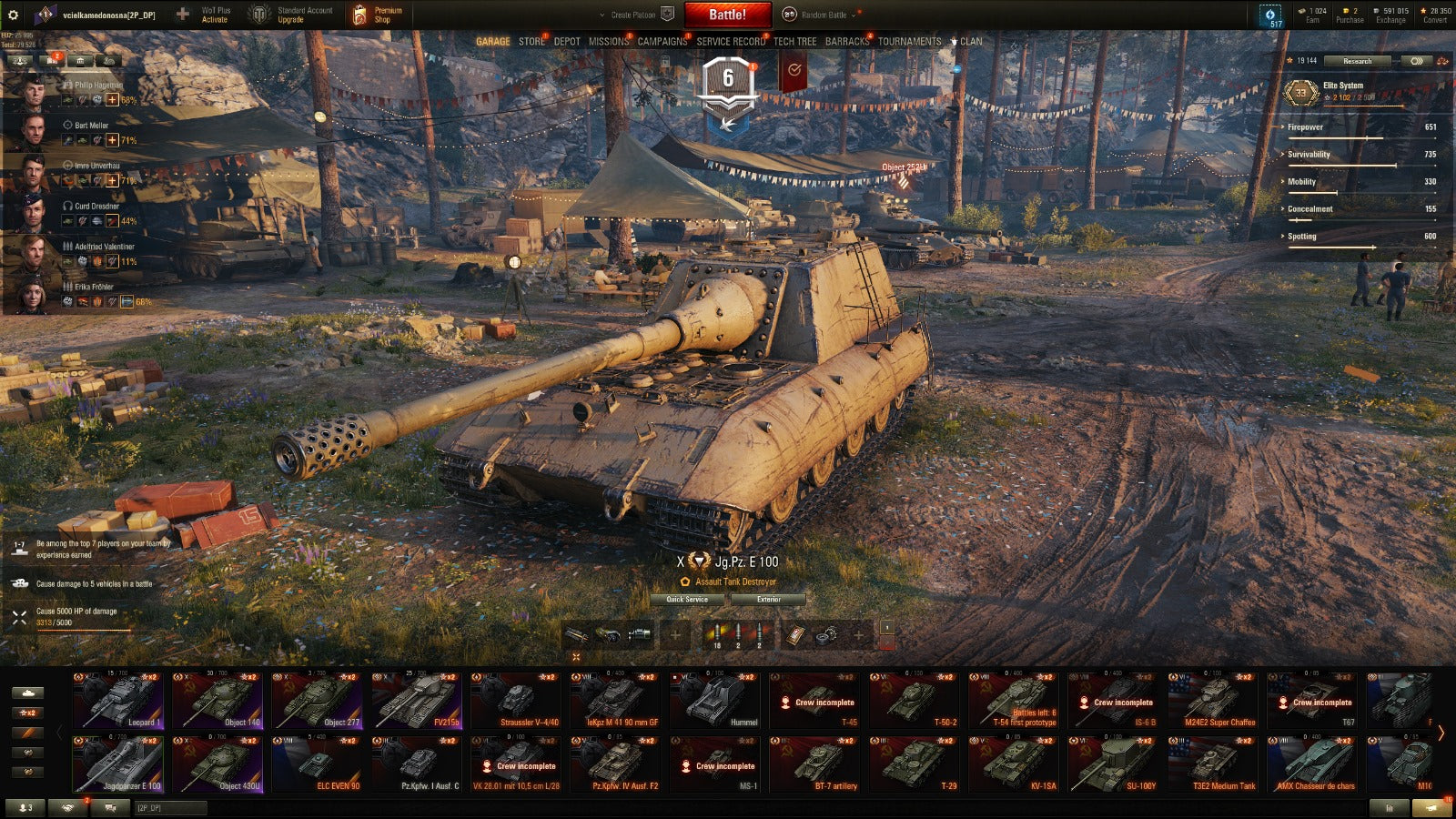Open the Campaigns tab
Viewport: 1456px width, 819px height.
click(662, 42)
